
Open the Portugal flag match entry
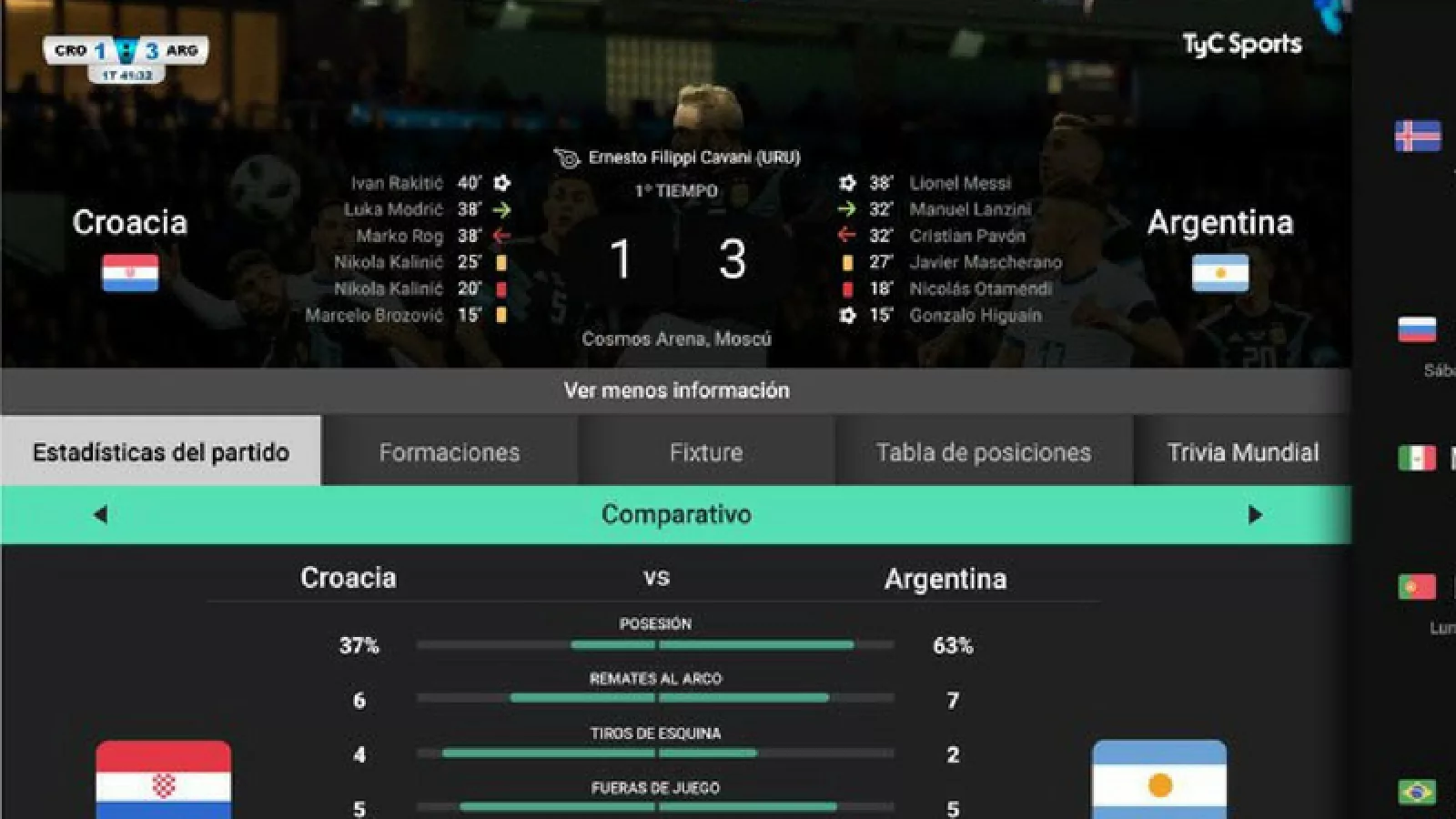pyautogui.click(x=1417, y=587)
